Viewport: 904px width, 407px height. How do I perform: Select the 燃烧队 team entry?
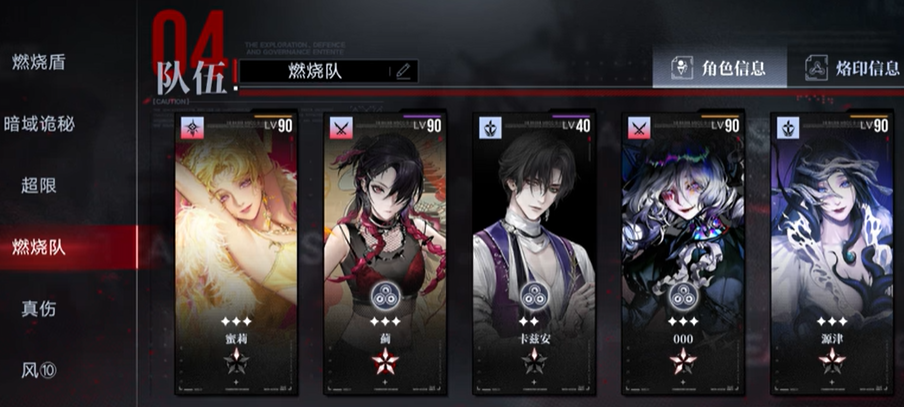click(39, 247)
